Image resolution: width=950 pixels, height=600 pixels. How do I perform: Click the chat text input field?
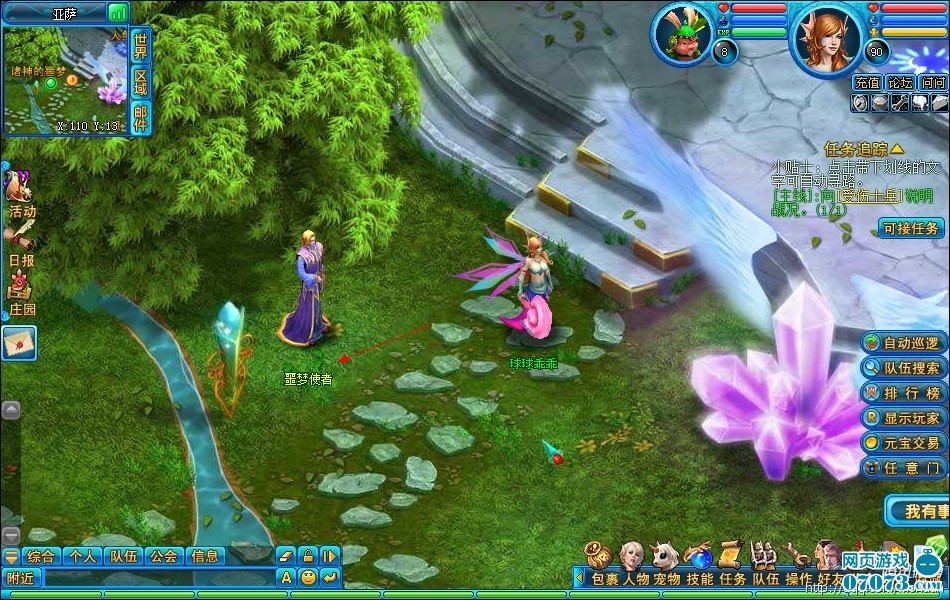(x=158, y=577)
